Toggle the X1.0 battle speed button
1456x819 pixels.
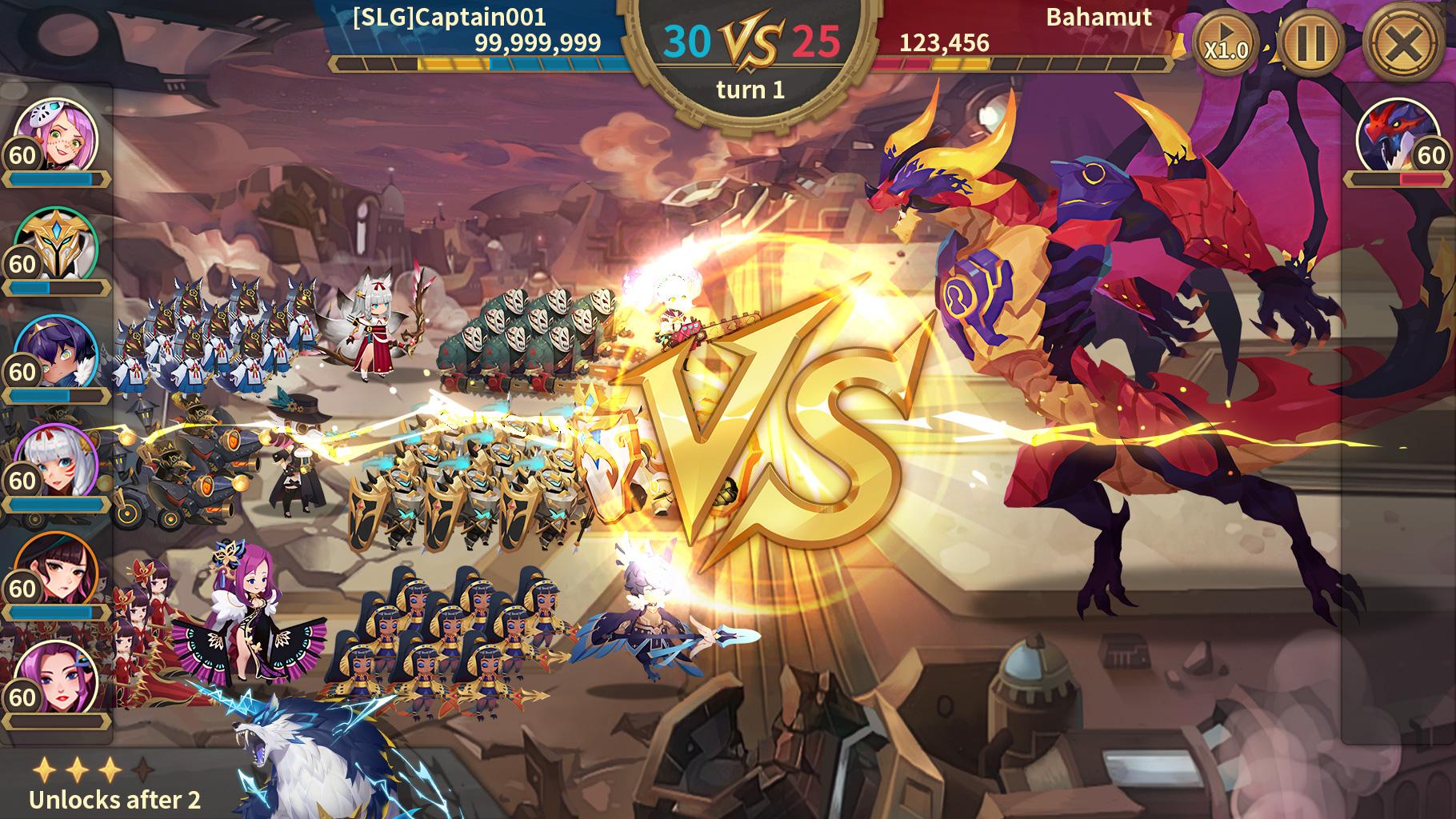point(1225,46)
